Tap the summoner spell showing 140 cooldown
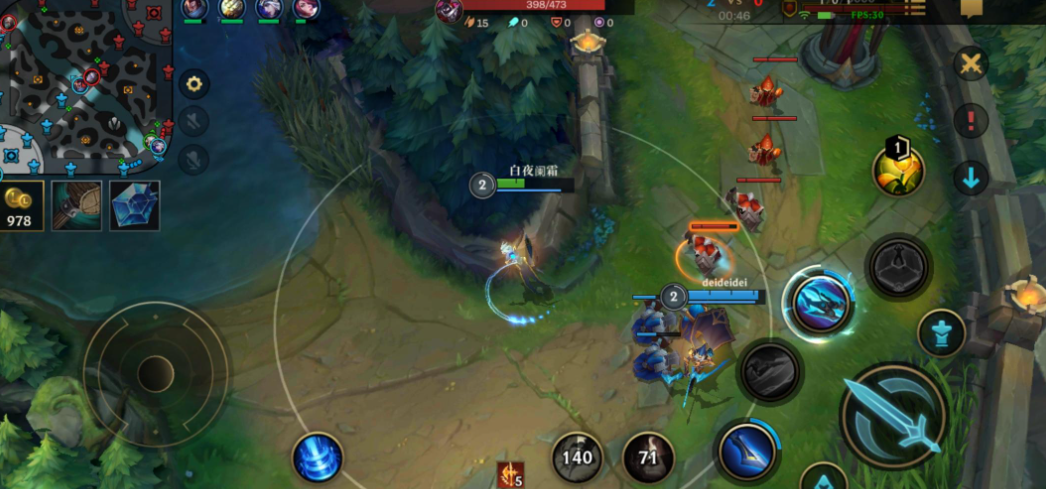 tap(577, 457)
